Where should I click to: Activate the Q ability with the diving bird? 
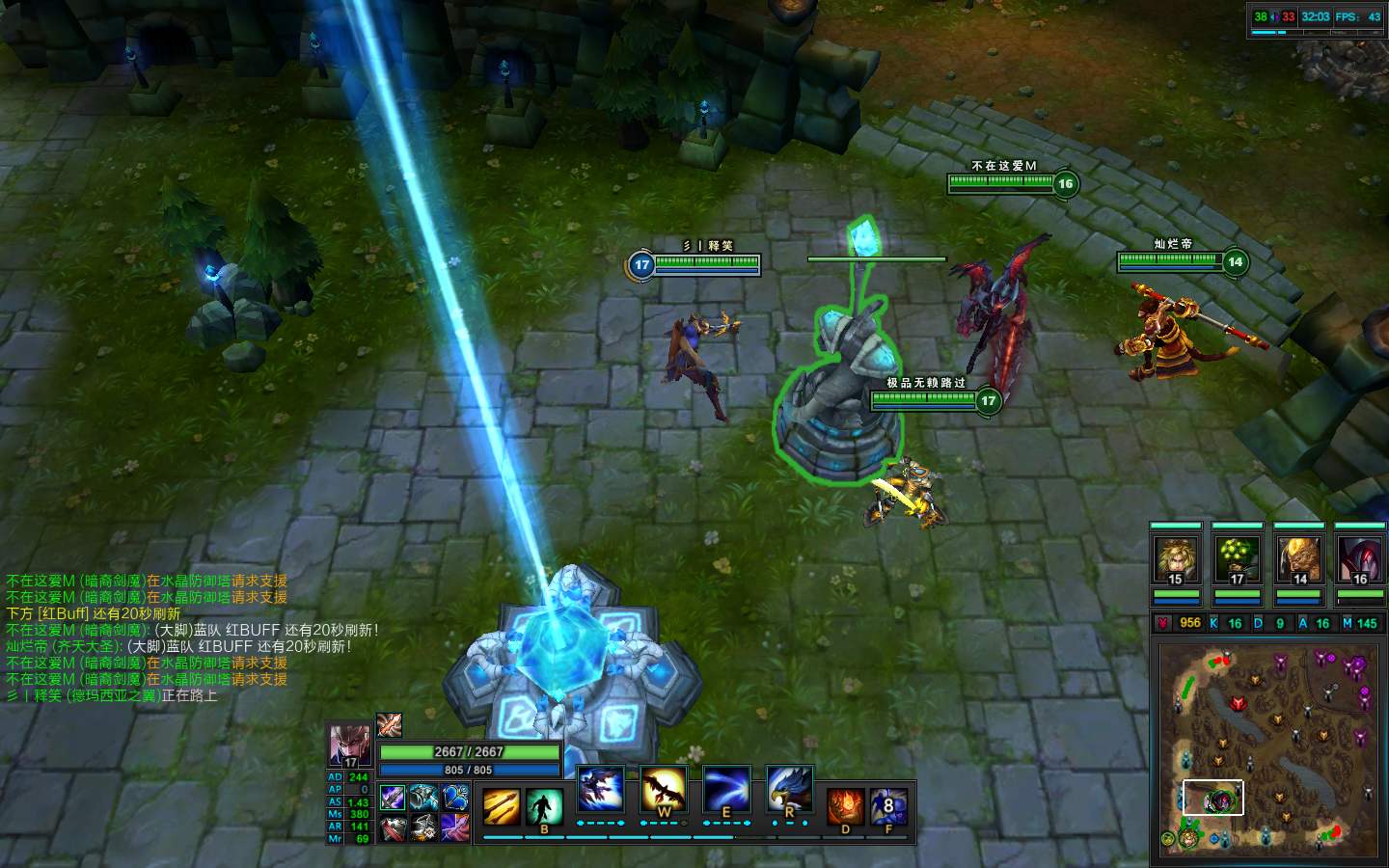(599, 790)
